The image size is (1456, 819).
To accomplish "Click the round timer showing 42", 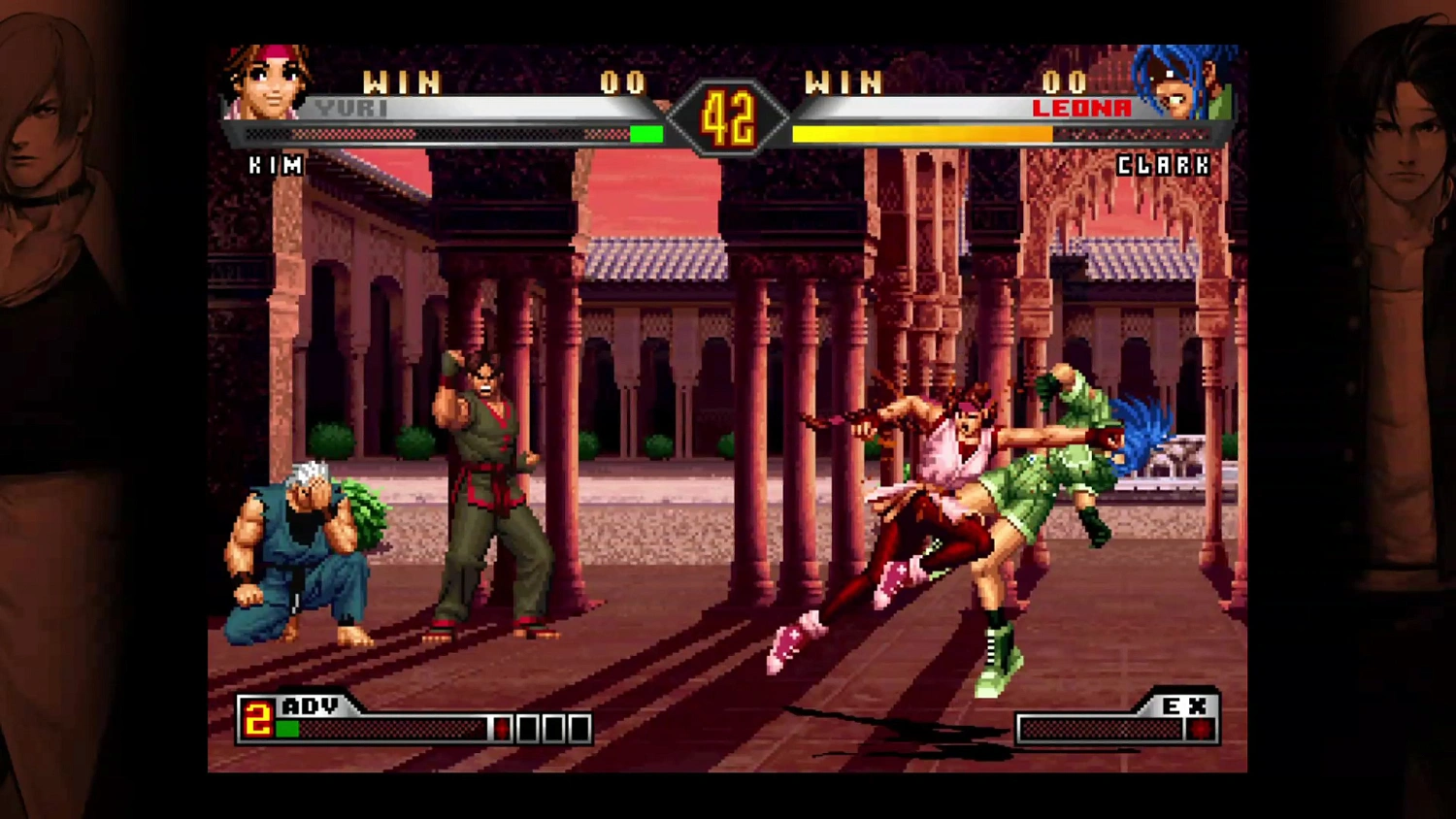I will coord(728,118).
